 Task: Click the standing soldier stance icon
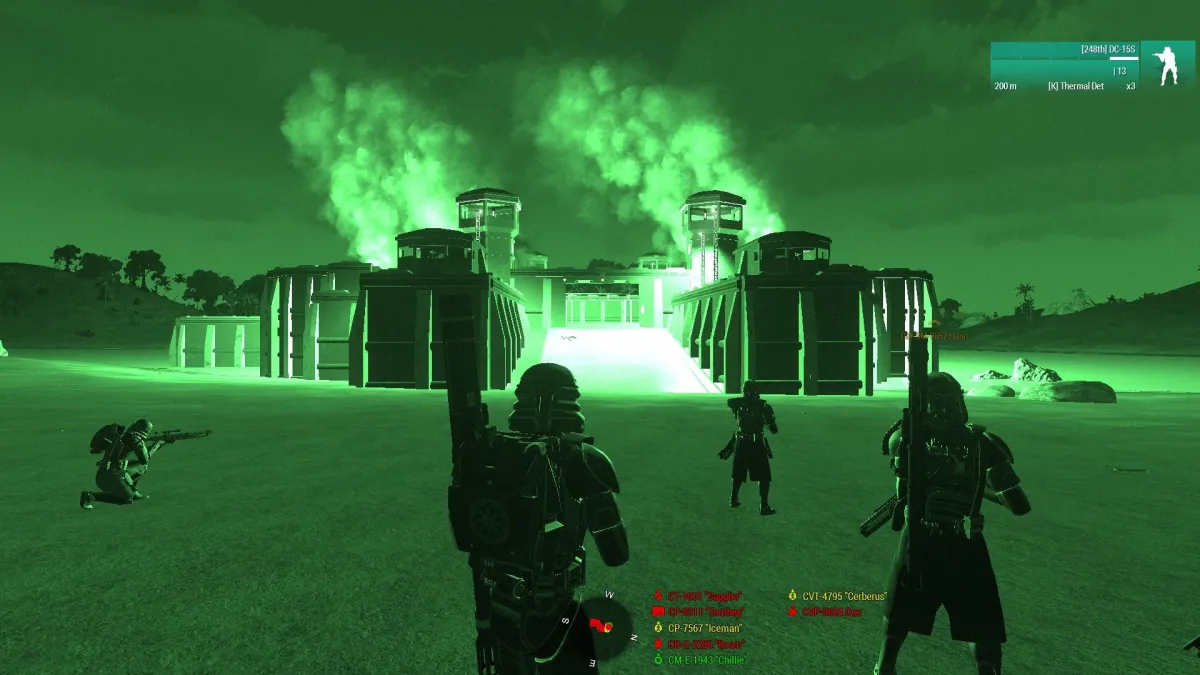click(x=1167, y=63)
